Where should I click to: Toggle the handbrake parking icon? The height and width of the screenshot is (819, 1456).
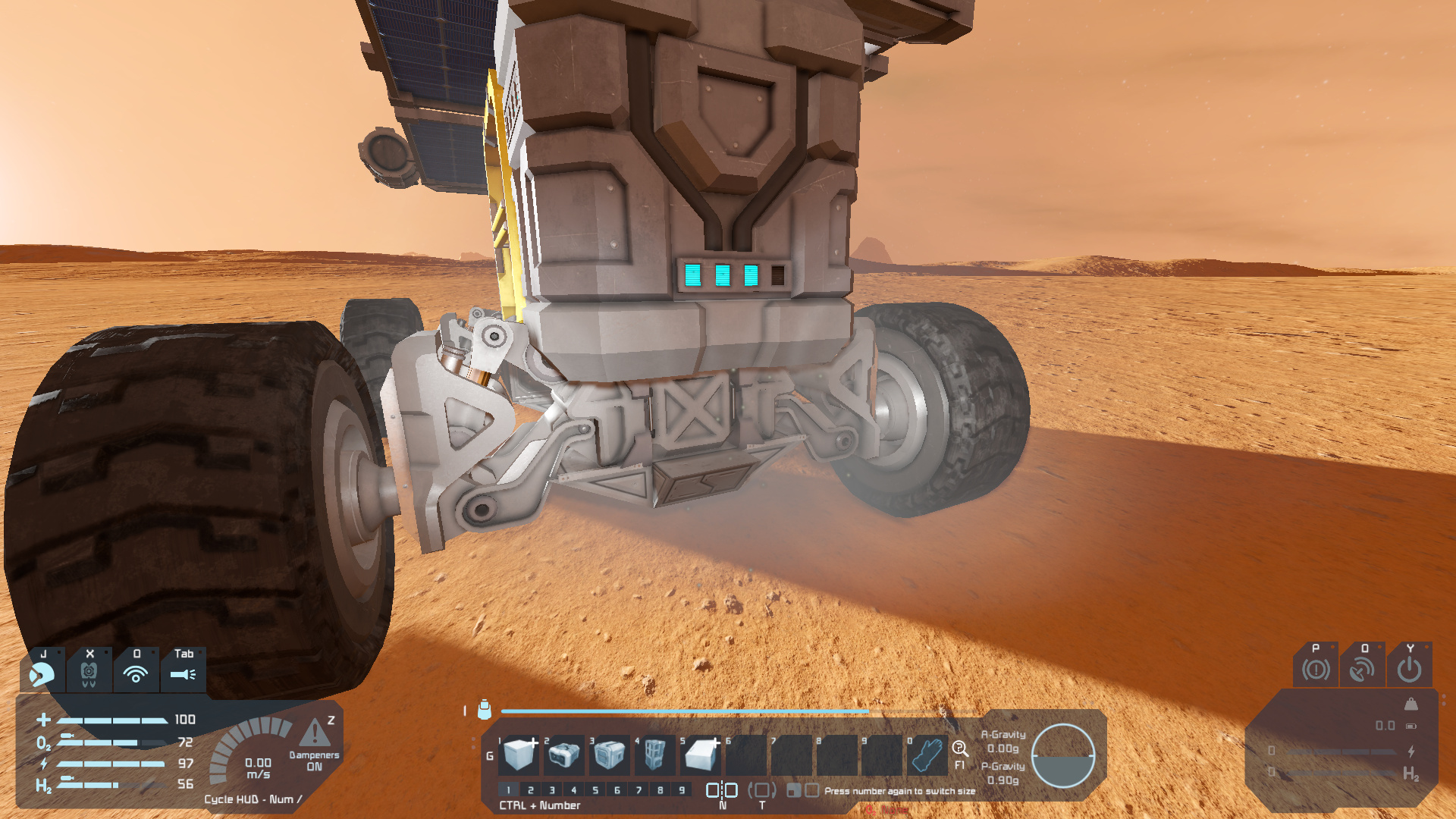(x=1316, y=670)
